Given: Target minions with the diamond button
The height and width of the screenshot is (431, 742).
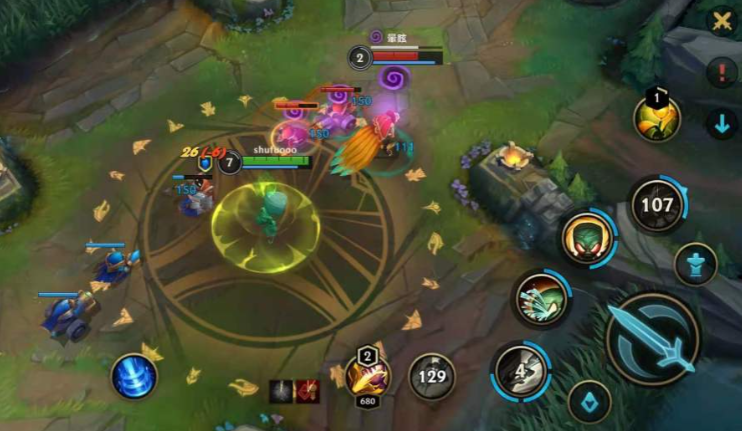Looking at the screenshot, I should [590, 402].
